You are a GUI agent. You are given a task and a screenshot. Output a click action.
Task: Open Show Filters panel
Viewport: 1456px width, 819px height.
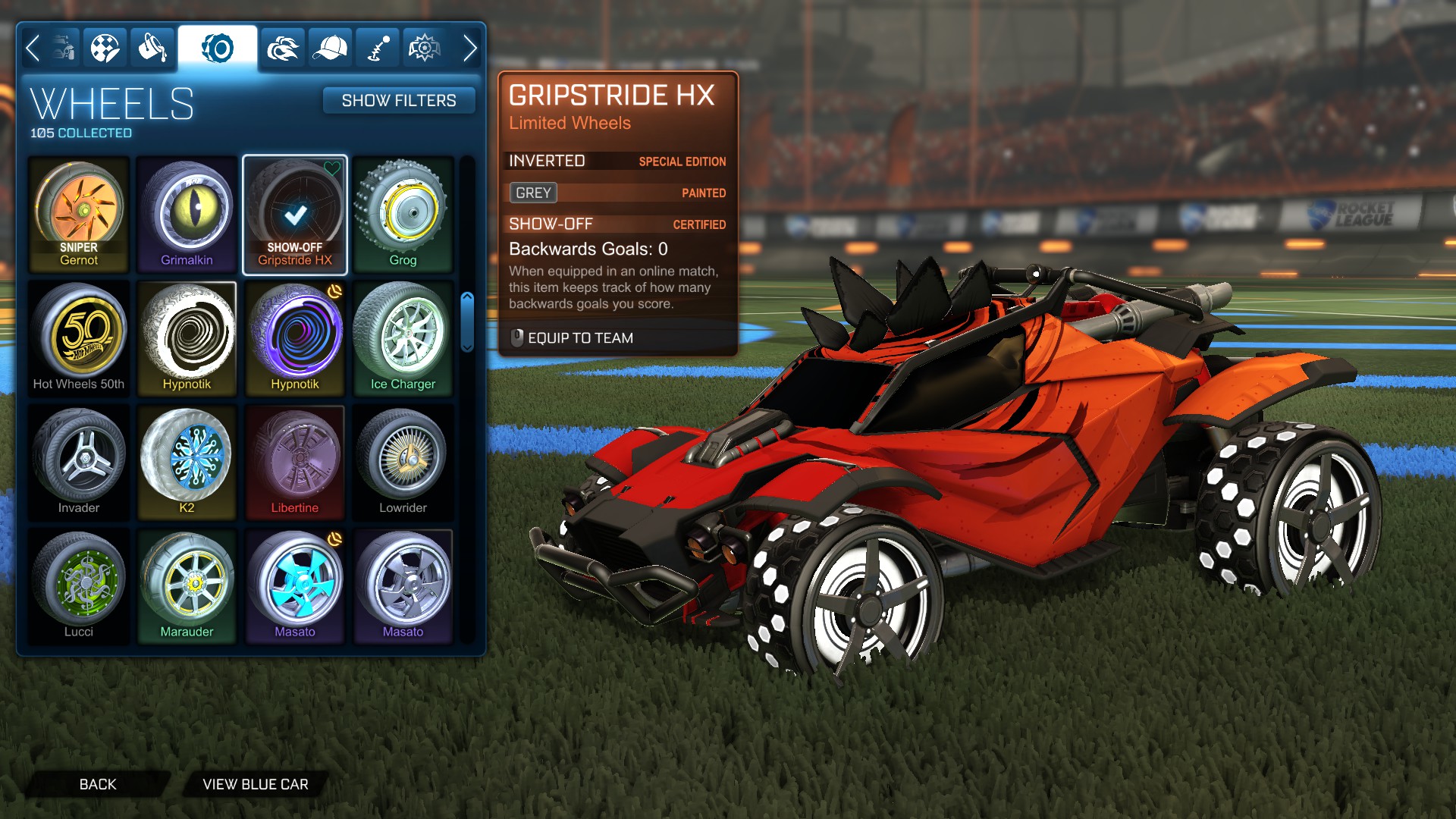pyautogui.click(x=399, y=100)
